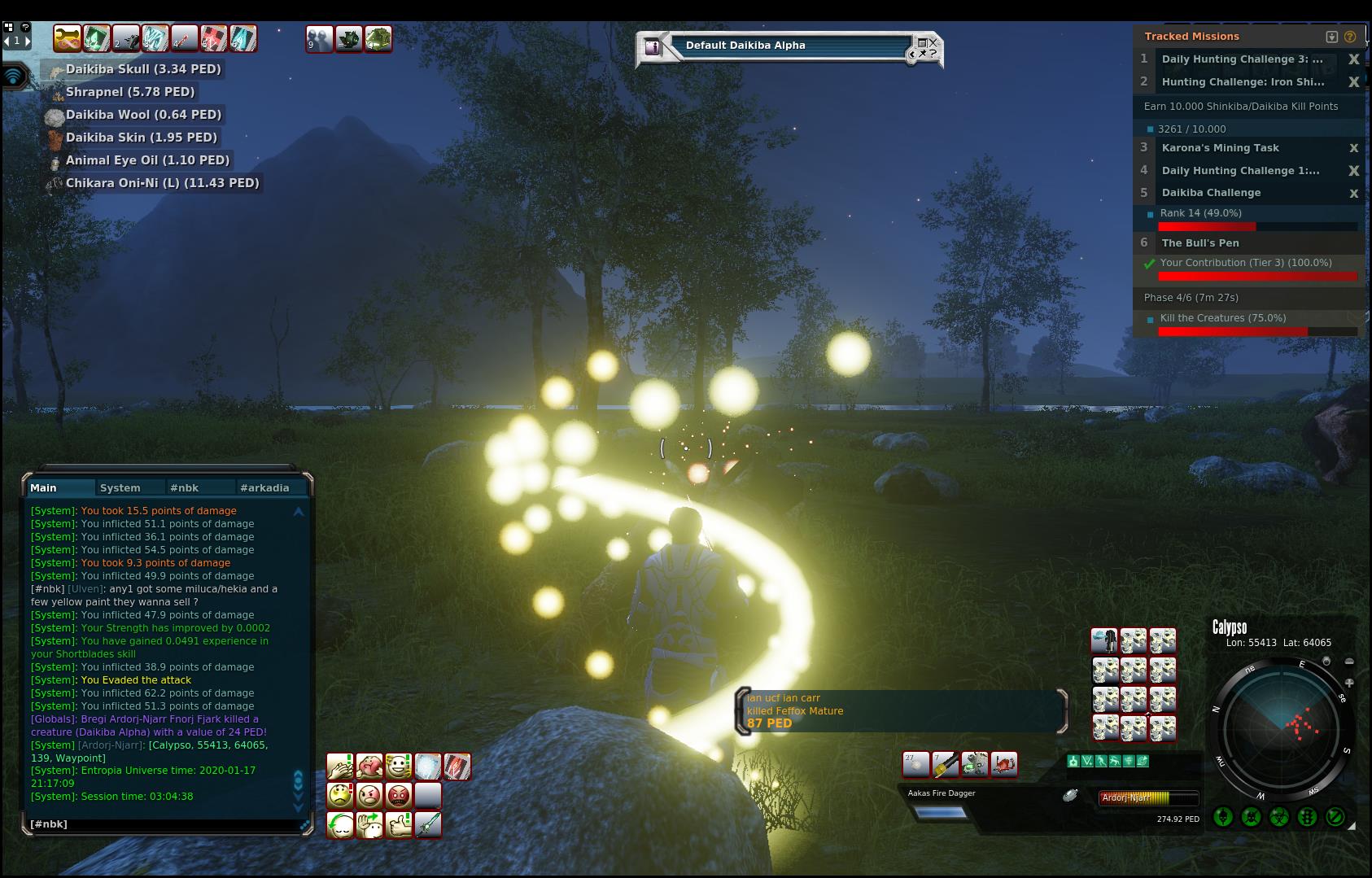Use the clapping hands emote
The width and height of the screenshot is (1372, 878).
[x=339, y=767]
